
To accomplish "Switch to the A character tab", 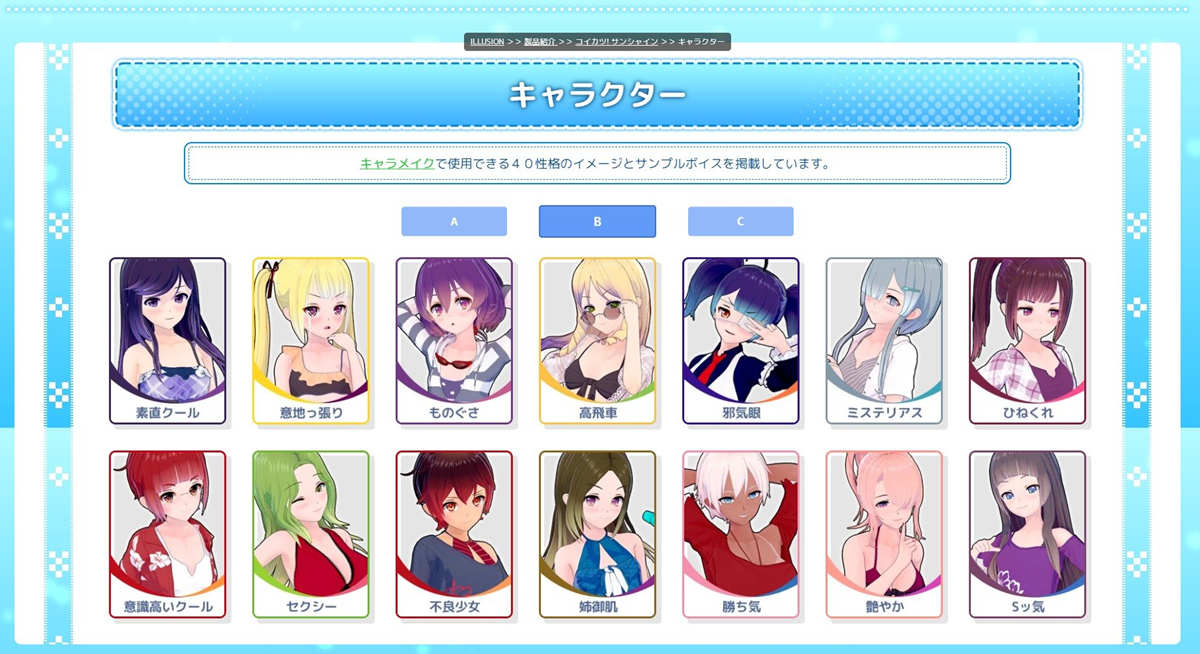I will tap(454, 221).
